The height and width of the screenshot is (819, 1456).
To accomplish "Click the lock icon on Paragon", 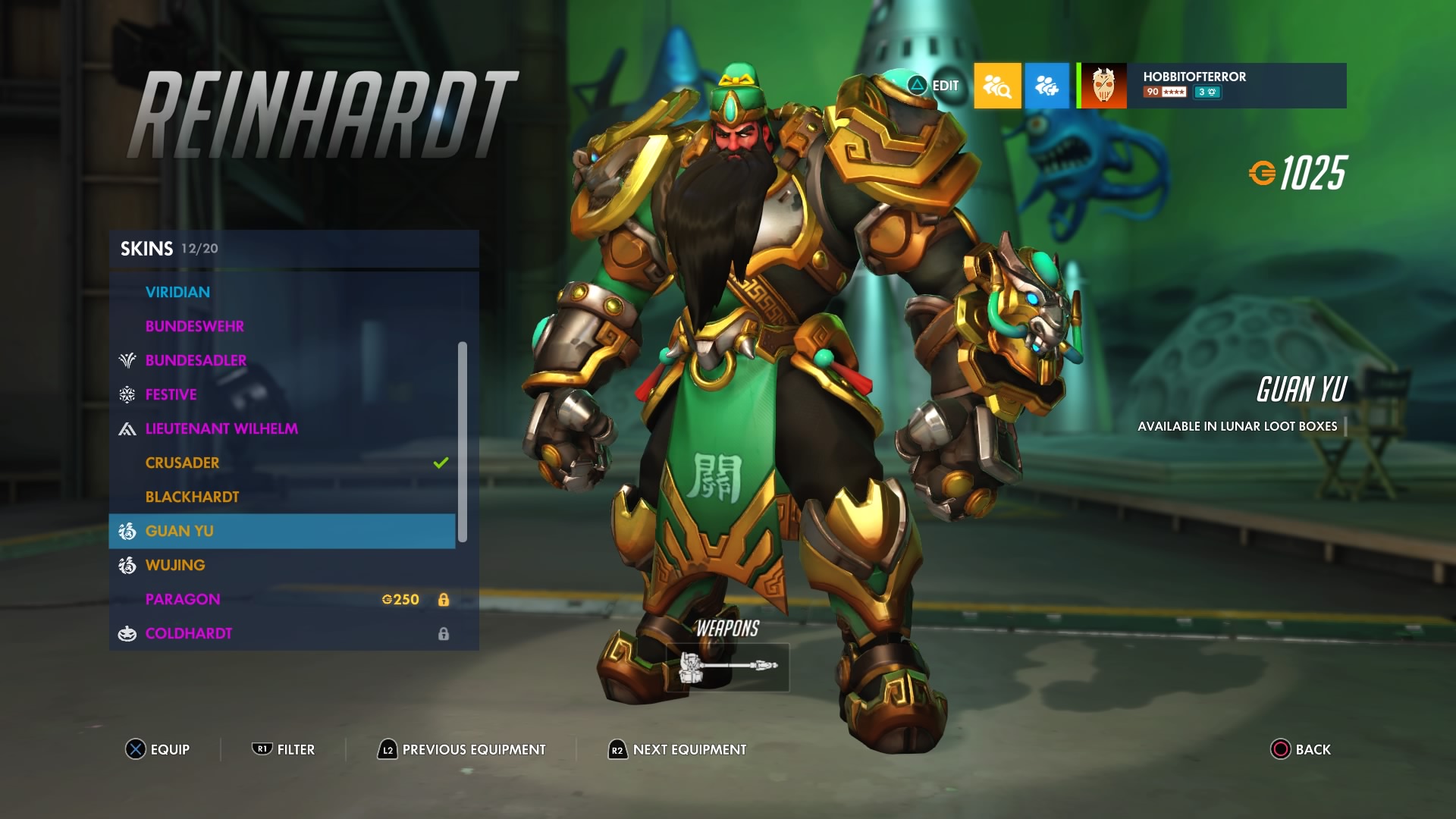I will [x=444, y=599].
